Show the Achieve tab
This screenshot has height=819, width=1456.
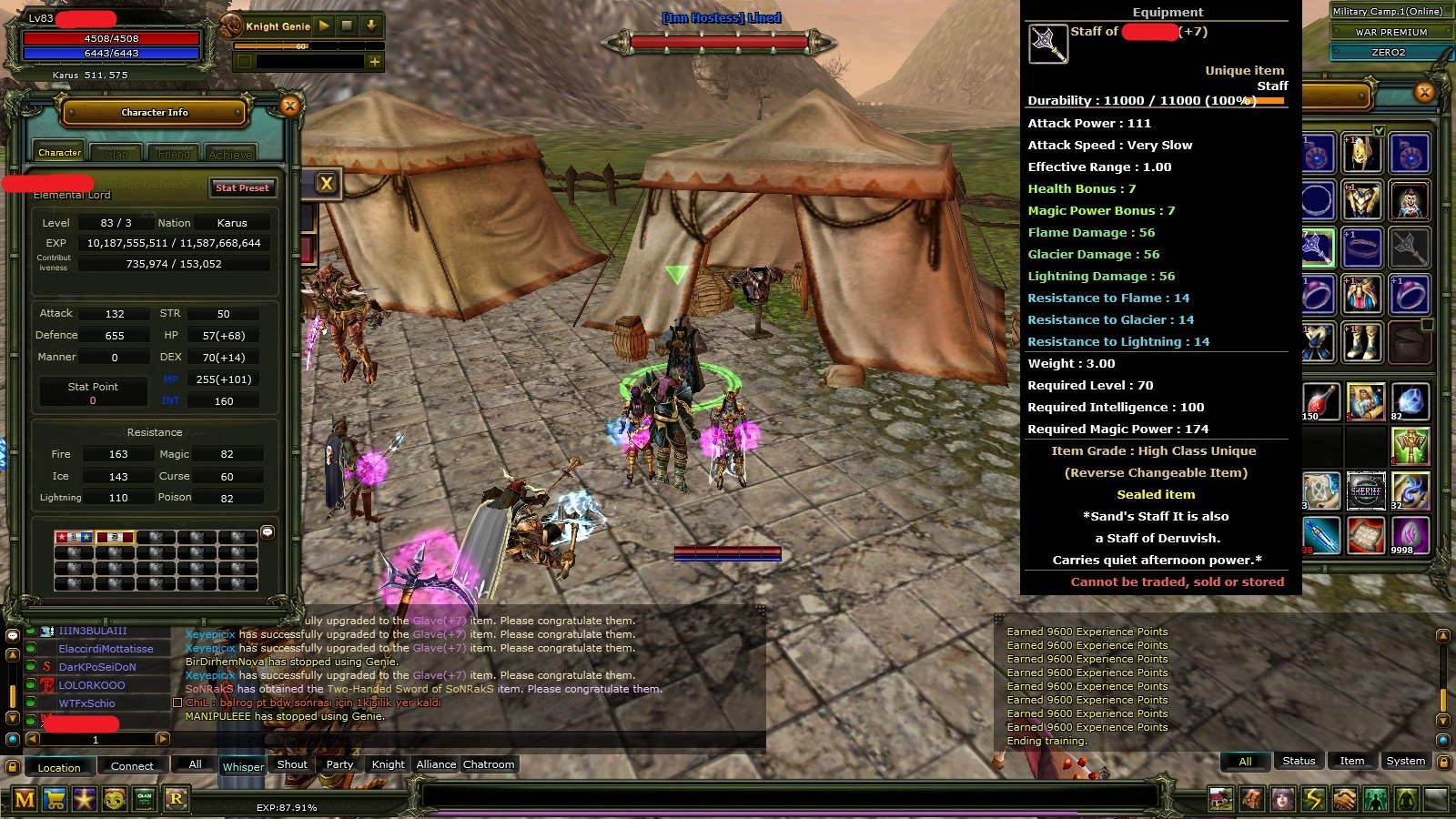pyautogui.click(x=230, y=154)
